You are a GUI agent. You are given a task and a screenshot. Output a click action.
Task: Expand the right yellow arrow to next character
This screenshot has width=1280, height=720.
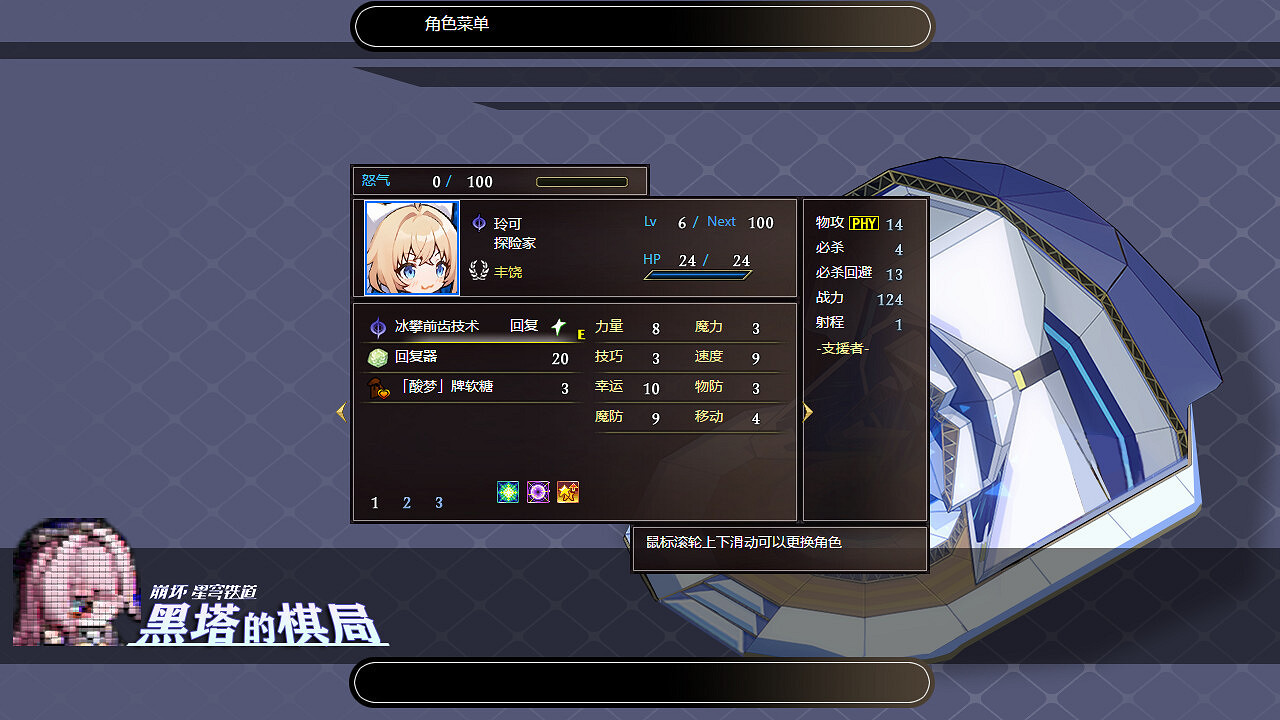[x=807, y=412]
